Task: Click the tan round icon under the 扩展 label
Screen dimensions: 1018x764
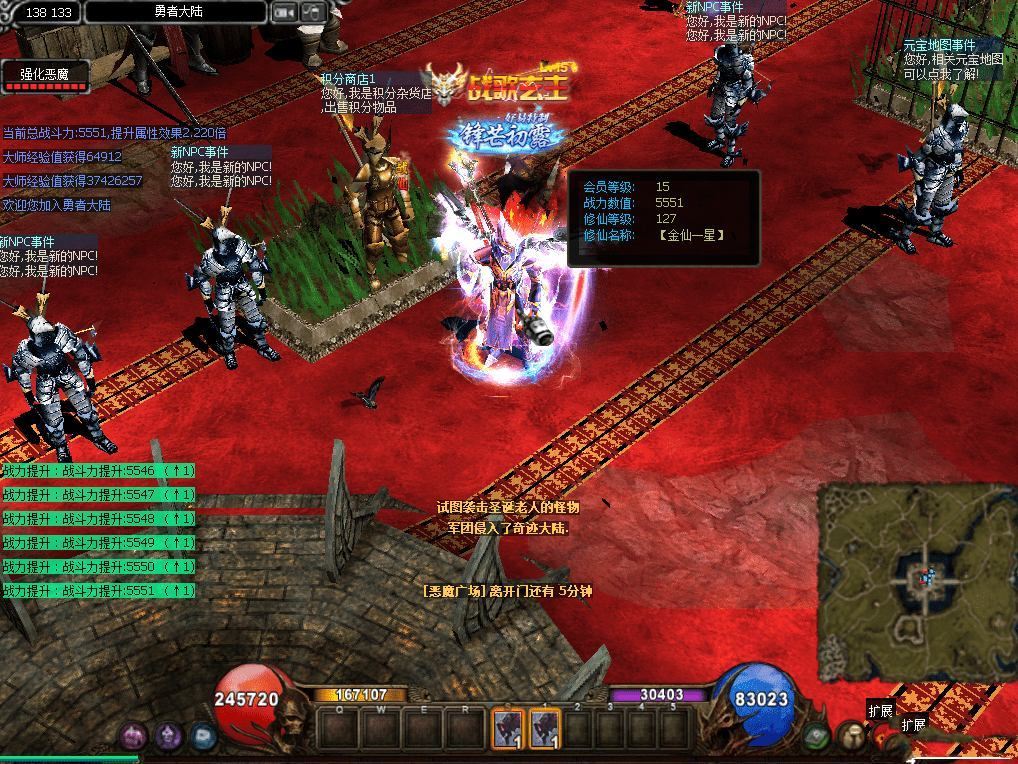Action: click(852, 737)
